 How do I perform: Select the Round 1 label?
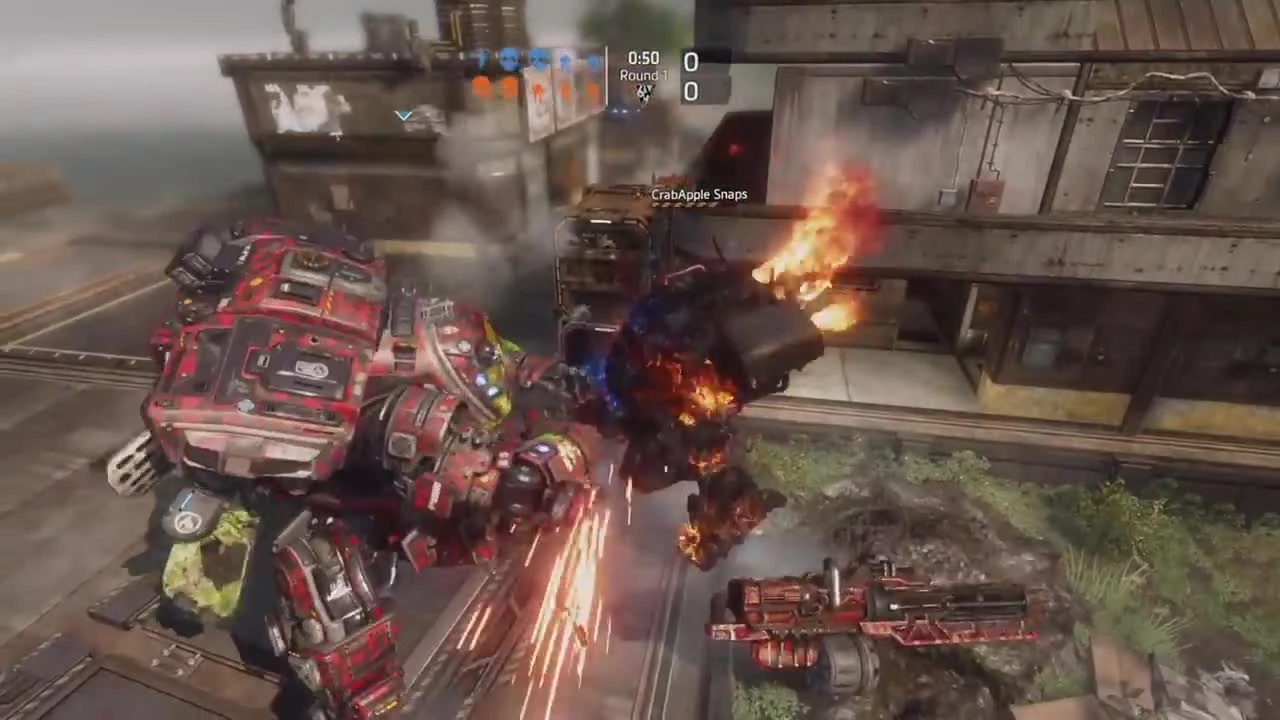643,75
